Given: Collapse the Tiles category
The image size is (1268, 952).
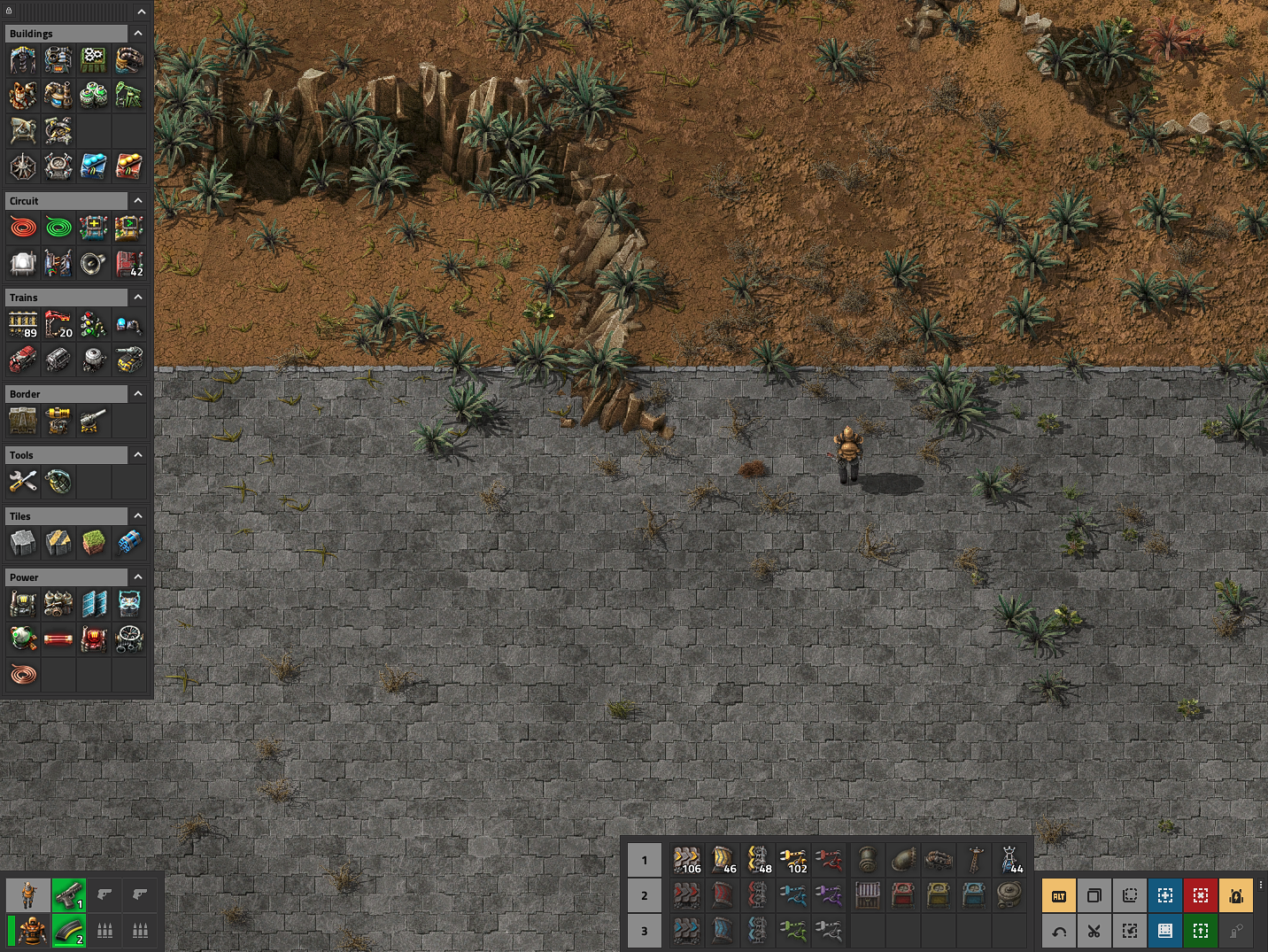Looking at the screenshot, I should pyautogui.click(x=138, y=516).
